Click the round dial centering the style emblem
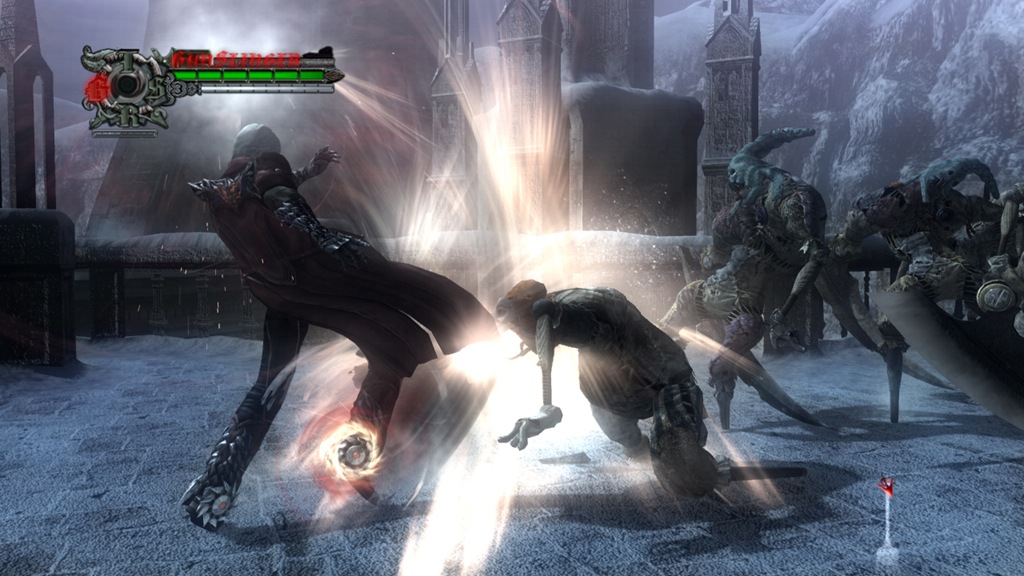 [x=124, y=87]
